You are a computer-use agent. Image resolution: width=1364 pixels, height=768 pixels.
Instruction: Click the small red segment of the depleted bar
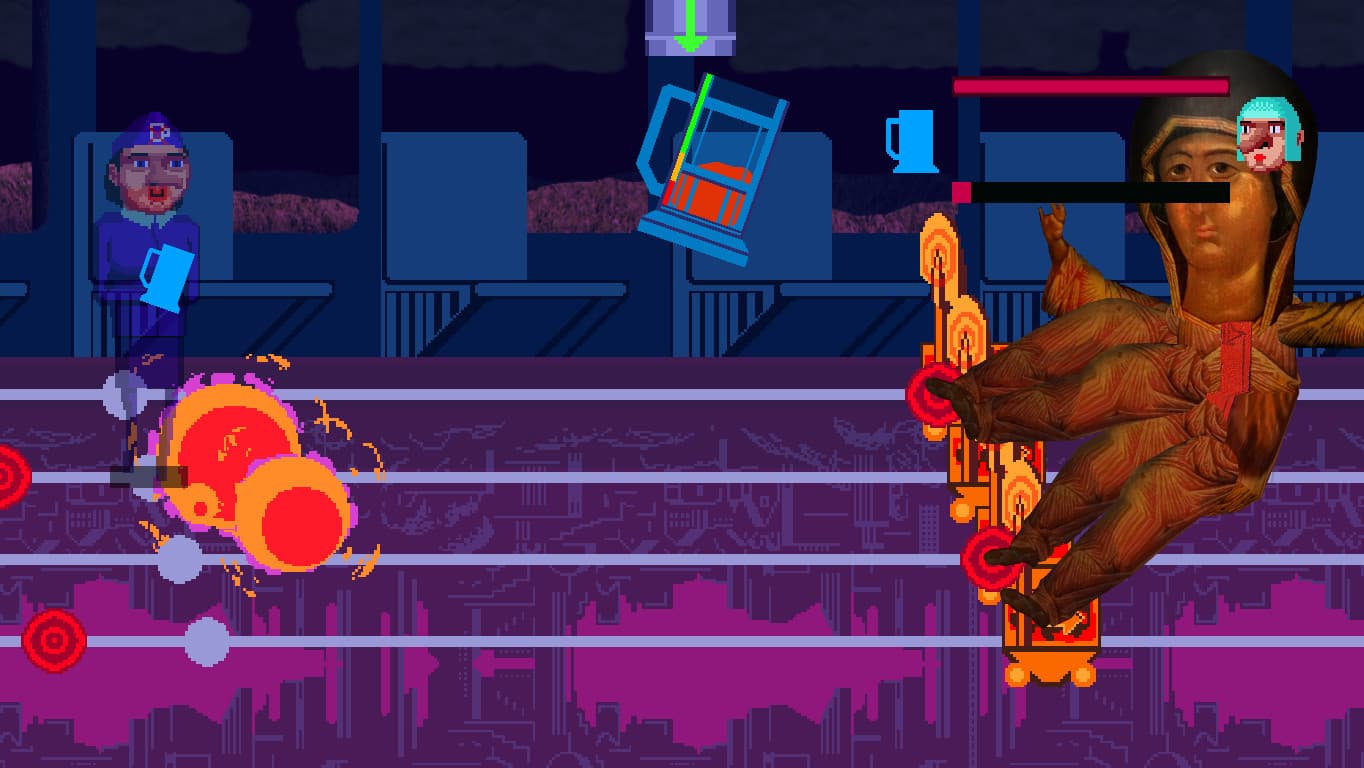[x=963, y=190]
